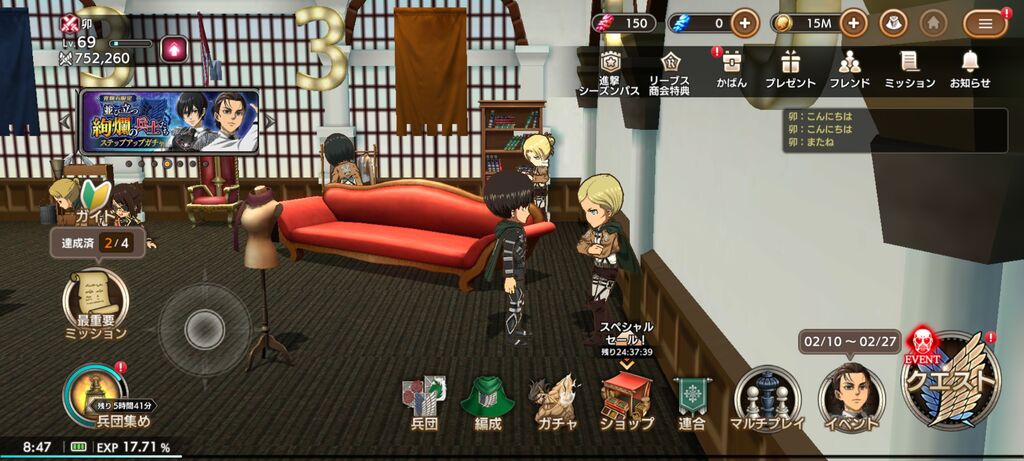Open the ガチャ gacha menu

(555, 401)
